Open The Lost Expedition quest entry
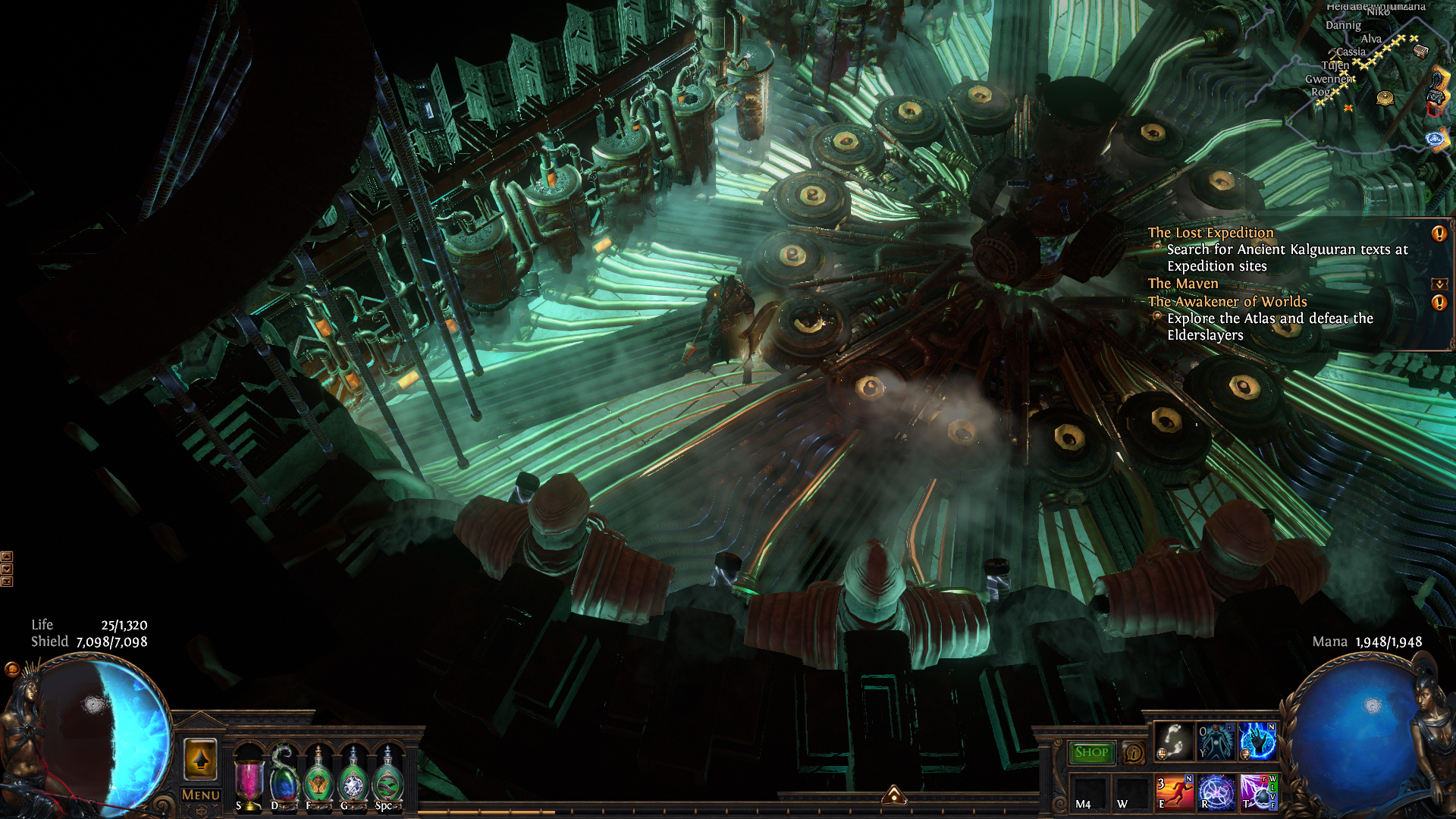1456x819 pixels. 1210,233
